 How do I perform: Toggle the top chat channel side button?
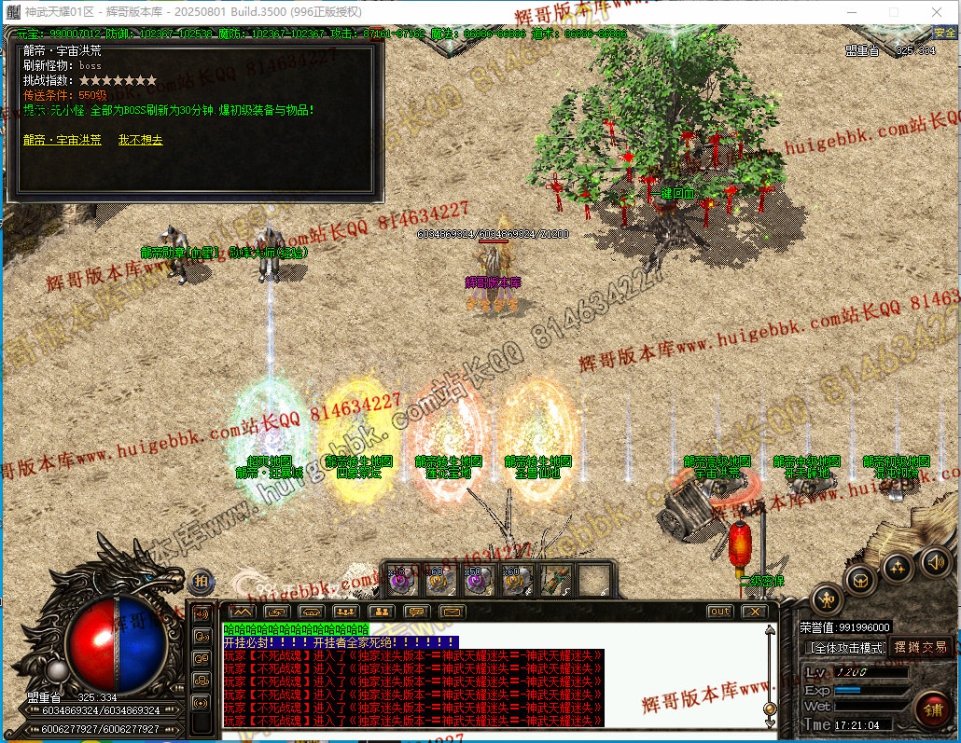(201, 614)
